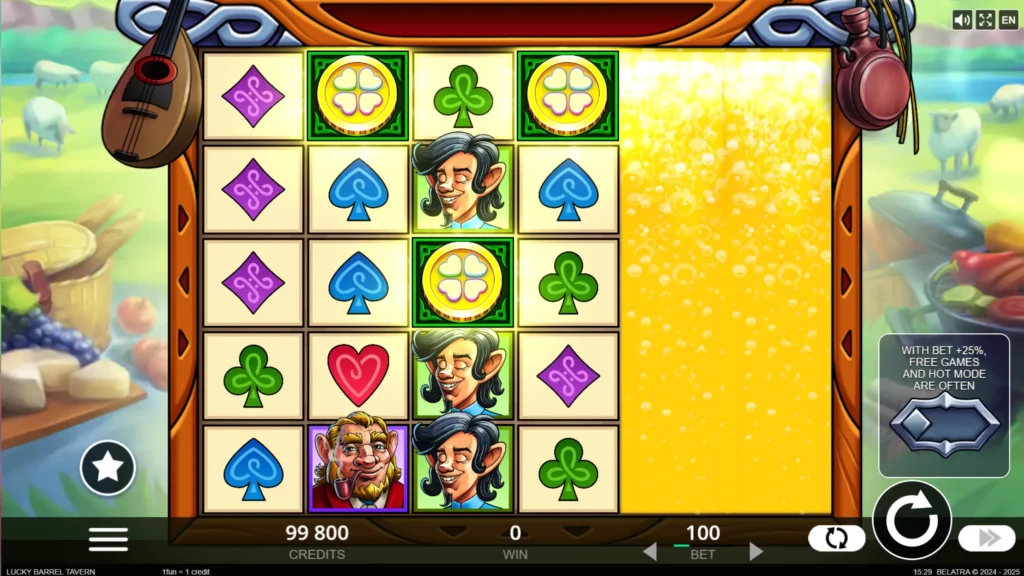The height and width of the screenshot is (576, 1024).
Task: Open the hamburger menu
Action: [108, 539]
